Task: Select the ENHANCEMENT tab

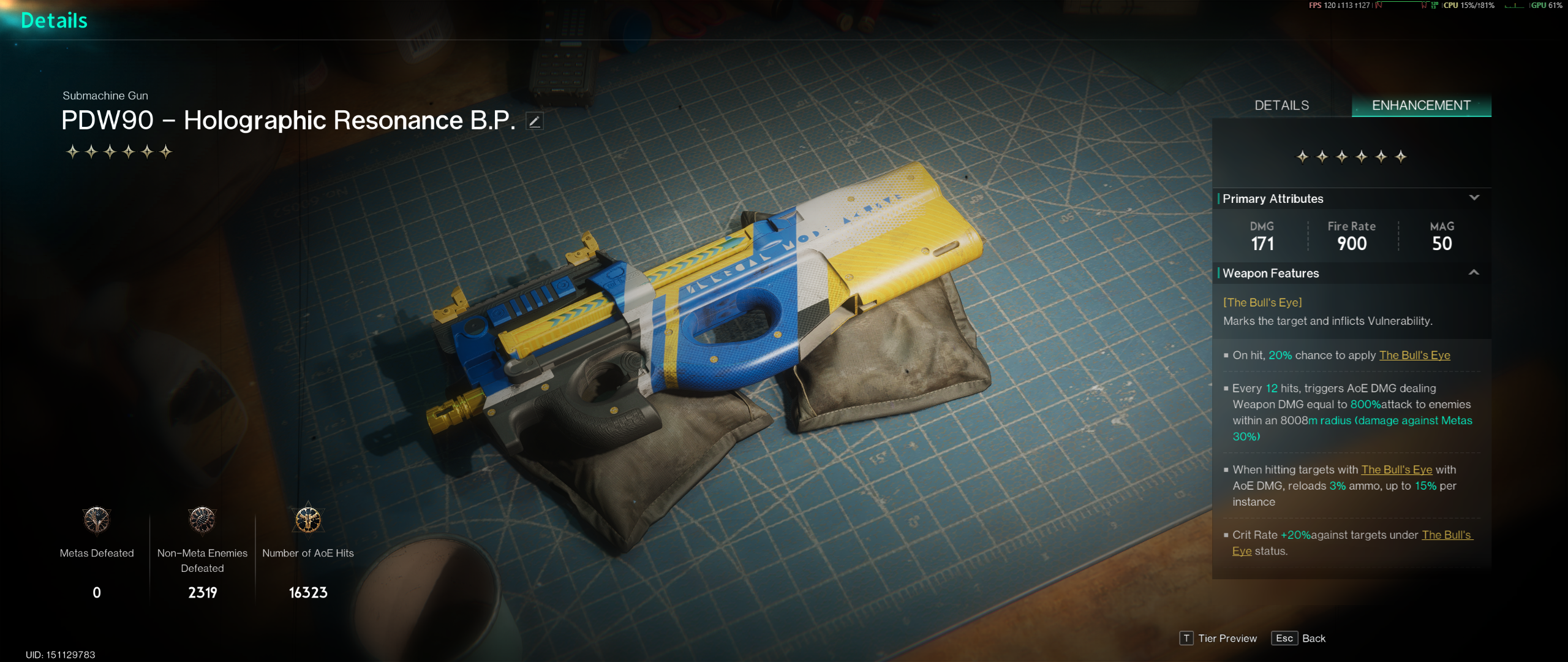Action: (x=1421, y=105)
